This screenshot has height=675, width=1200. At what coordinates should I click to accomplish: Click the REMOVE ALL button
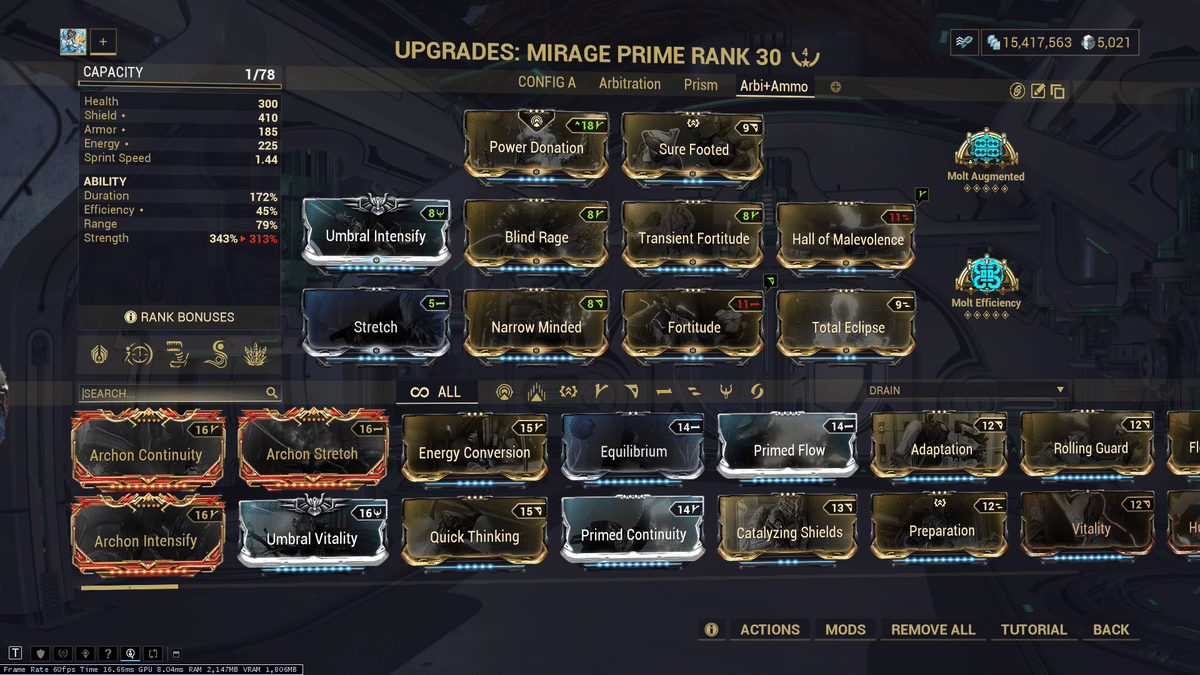(x=933, y=630)
